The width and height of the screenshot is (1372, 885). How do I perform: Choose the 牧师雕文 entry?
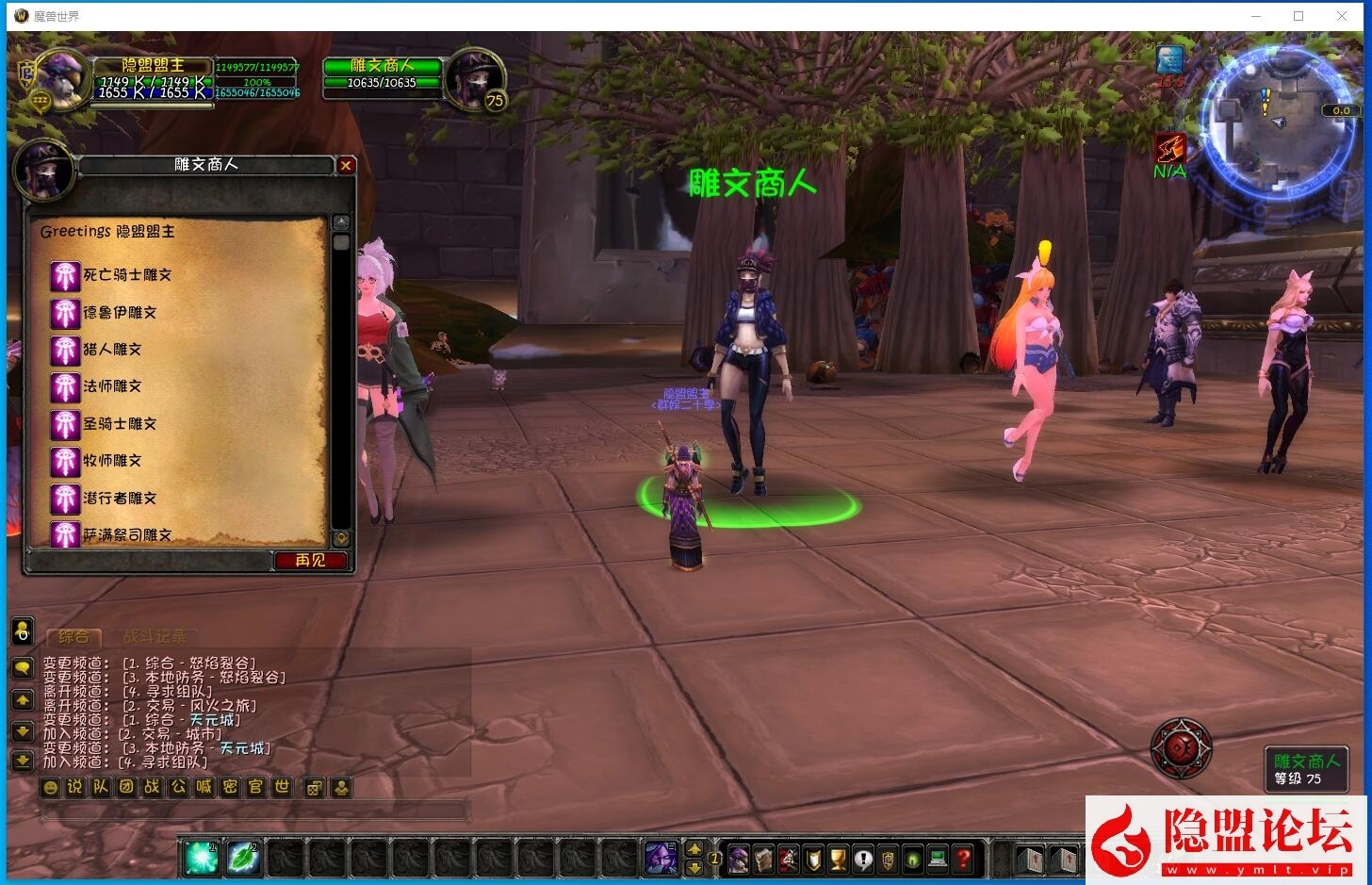pyautogui.click(x=112, y=461)
